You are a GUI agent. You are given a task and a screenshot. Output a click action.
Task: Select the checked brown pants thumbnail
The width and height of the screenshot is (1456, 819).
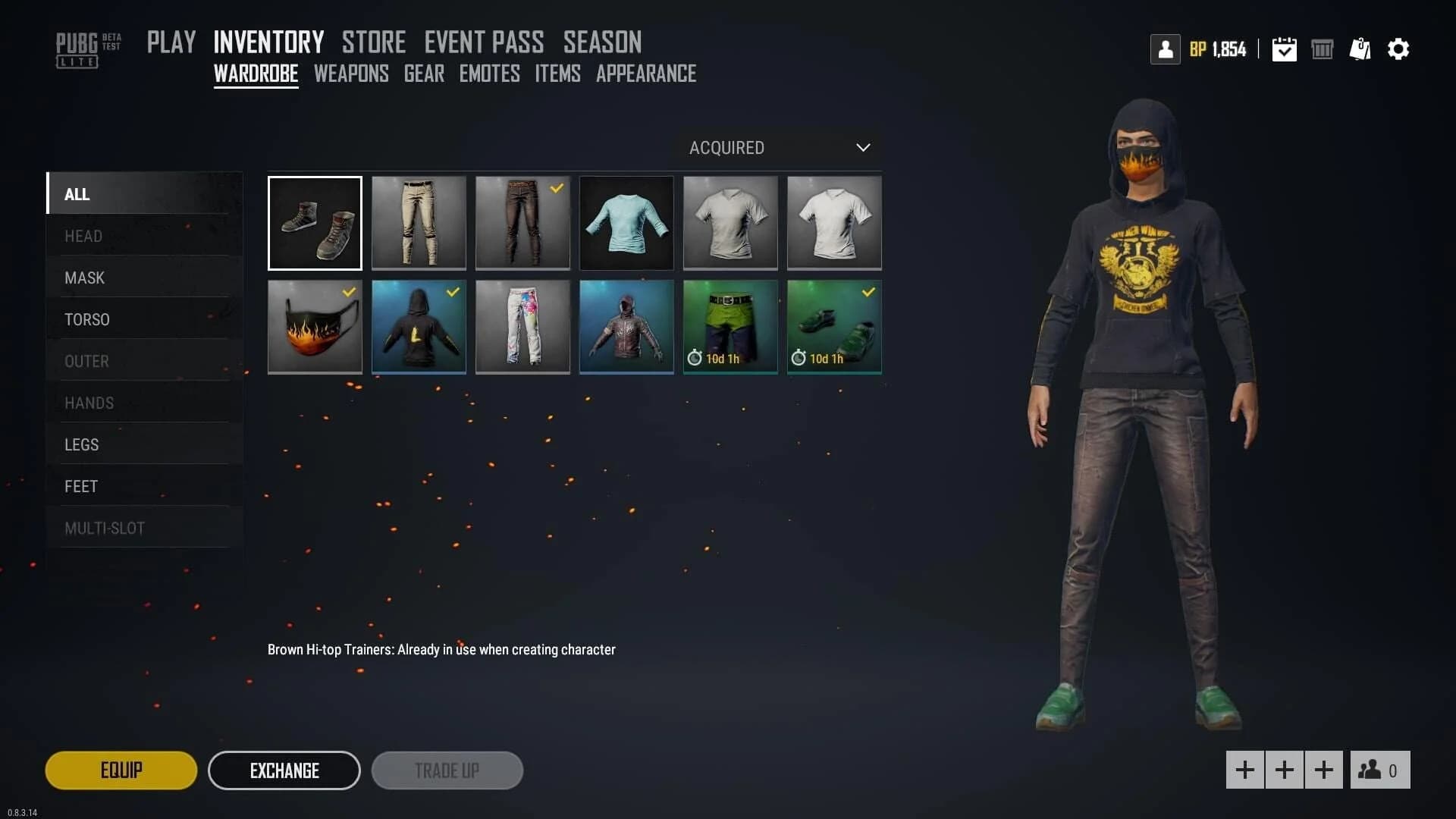click(522, 223)
